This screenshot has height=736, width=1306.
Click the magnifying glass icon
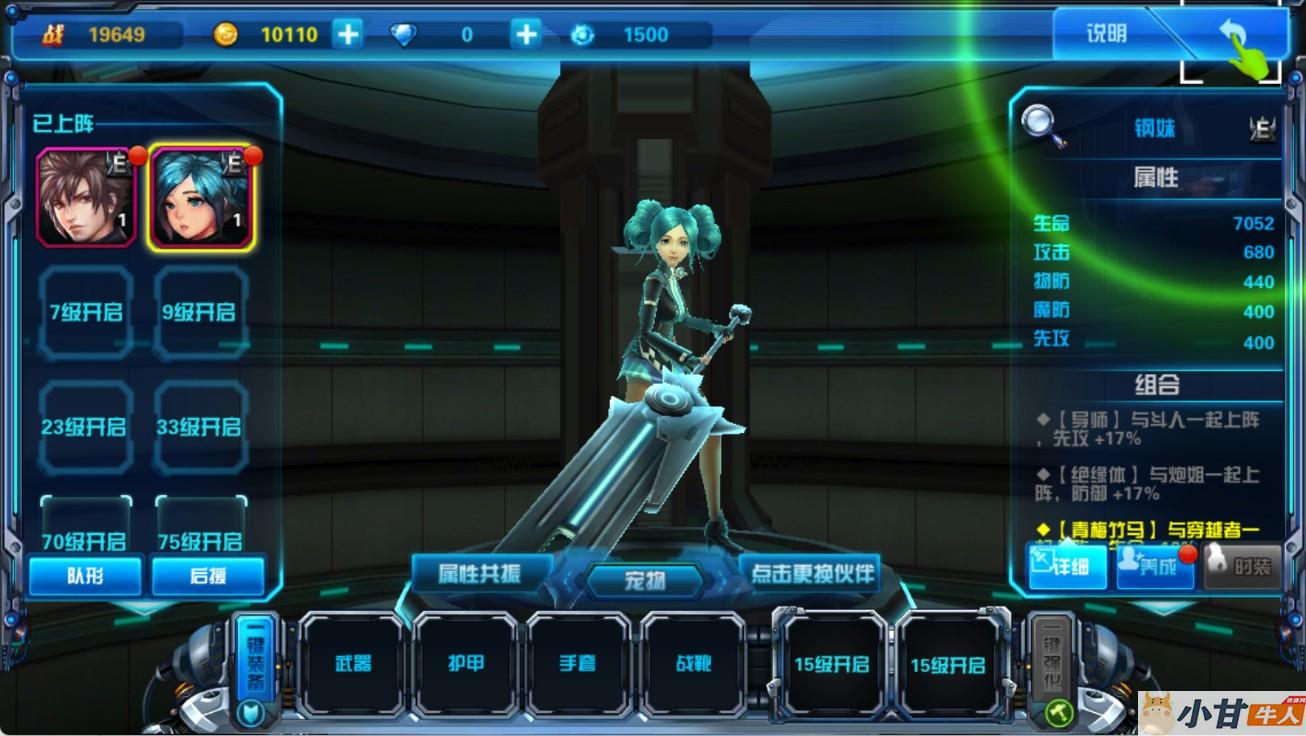point(1041,125)
